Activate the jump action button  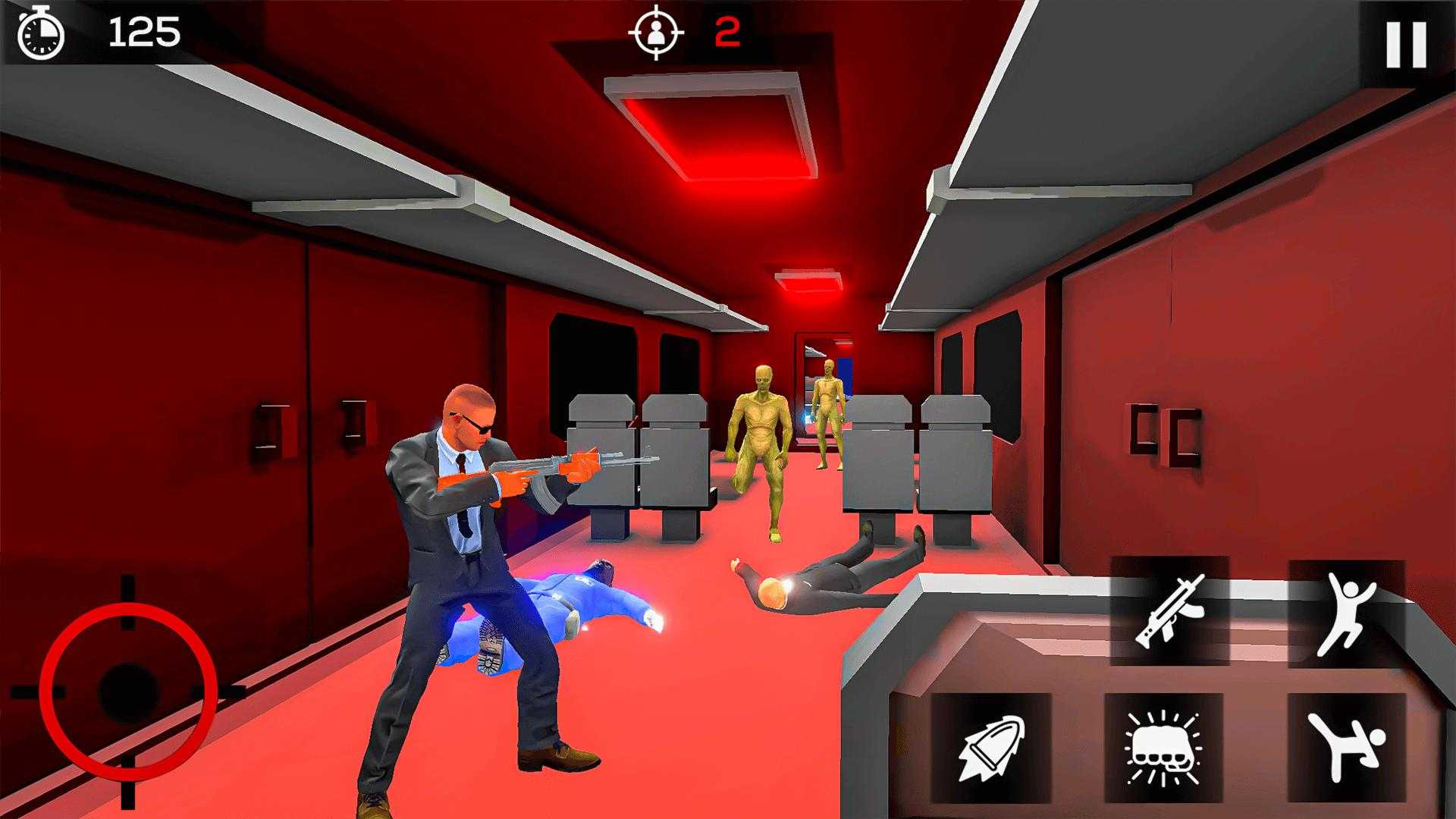click(x=1346, y=613)
